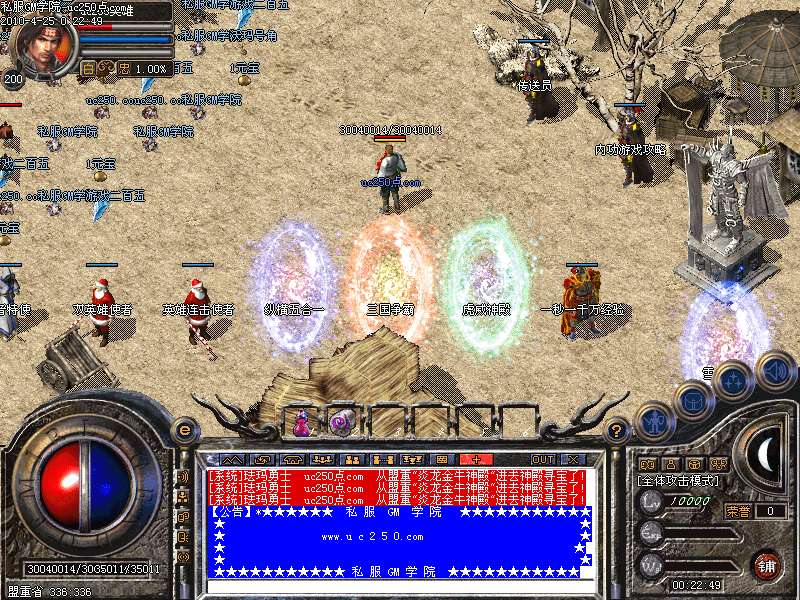Click the chat message input bar
The width and height of the screenshot is (800, 600).
pyautogui.click(x=395, y=587)
